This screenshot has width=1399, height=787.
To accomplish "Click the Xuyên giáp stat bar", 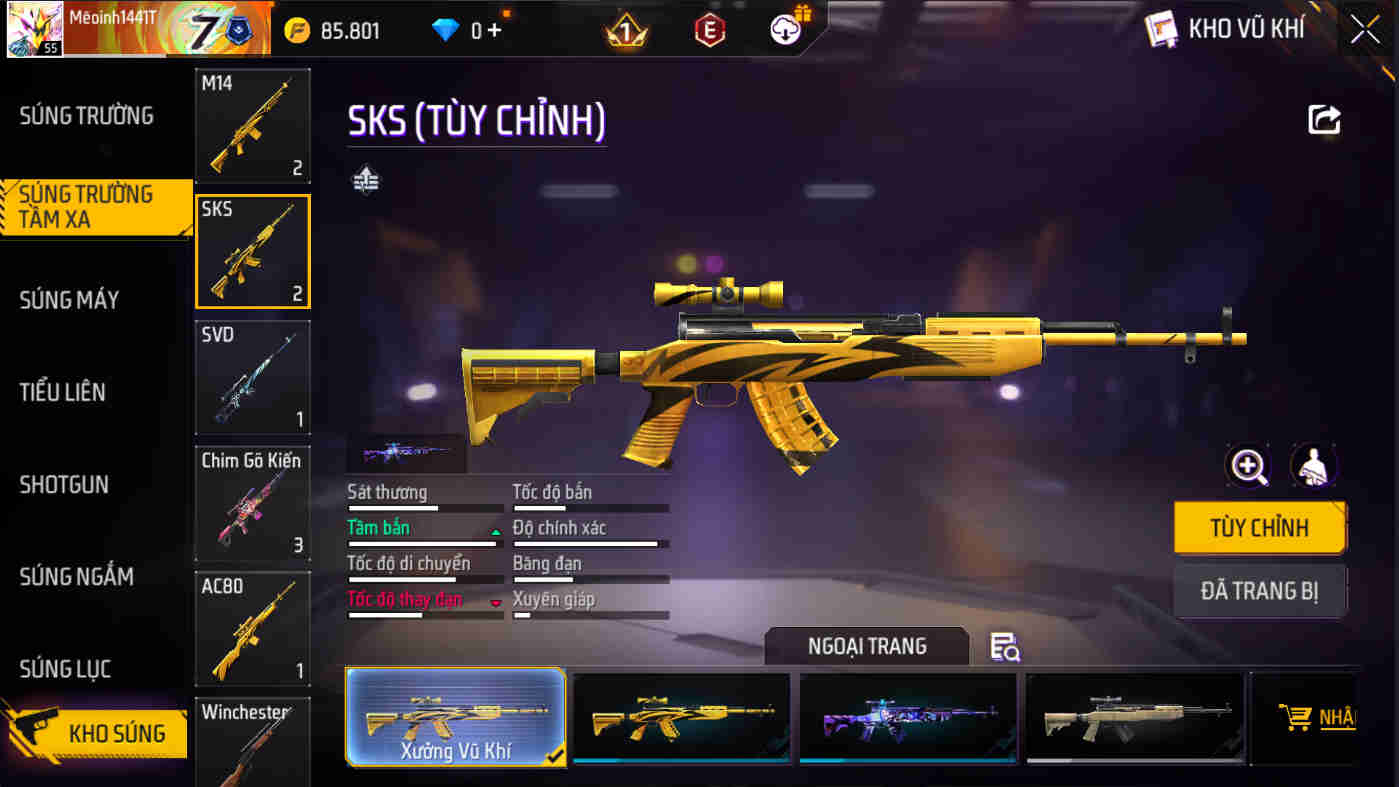I will point(590,614).
